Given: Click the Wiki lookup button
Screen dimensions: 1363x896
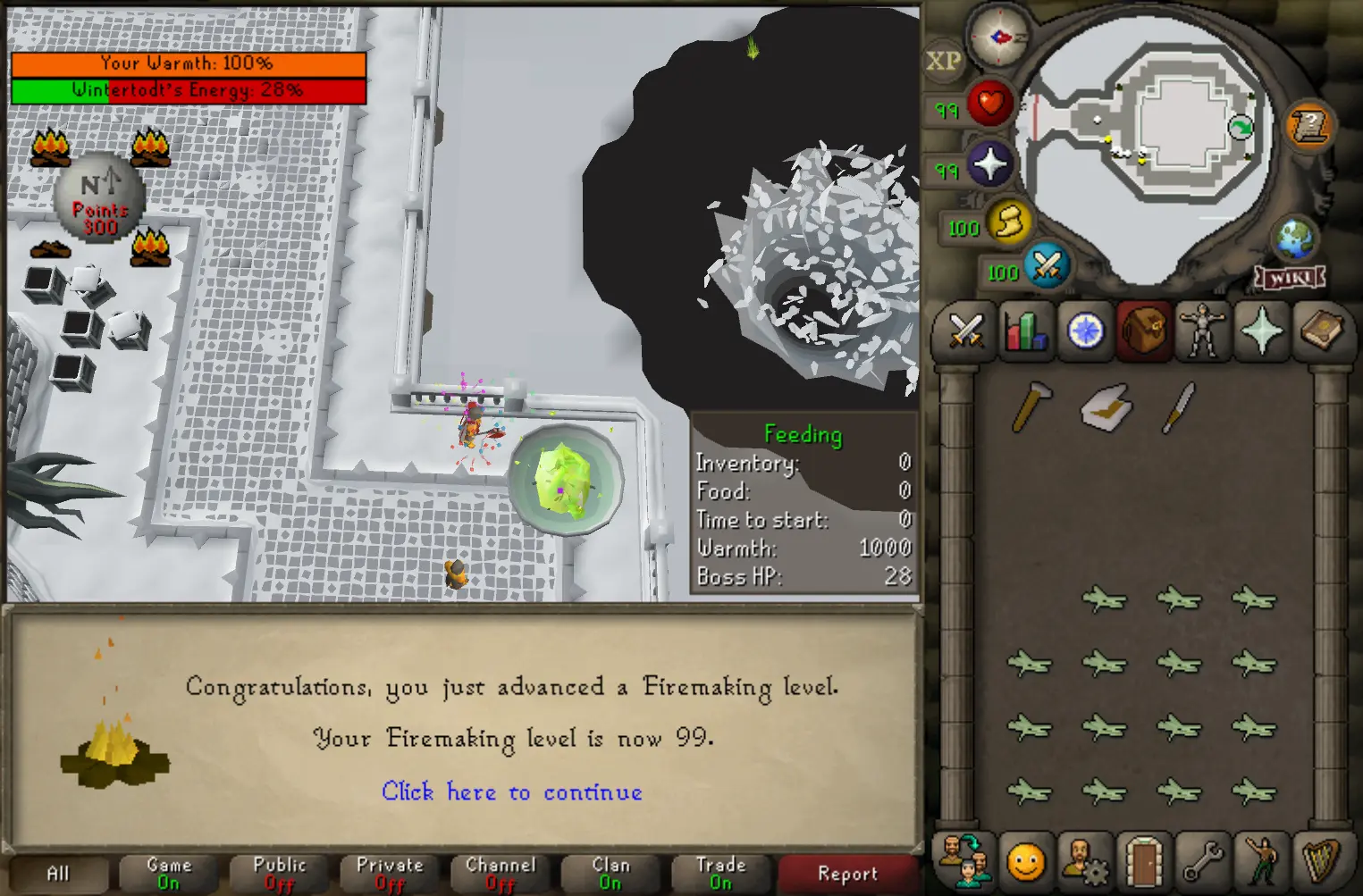Looking at the screenshot, I should (x=1291, y=278).
